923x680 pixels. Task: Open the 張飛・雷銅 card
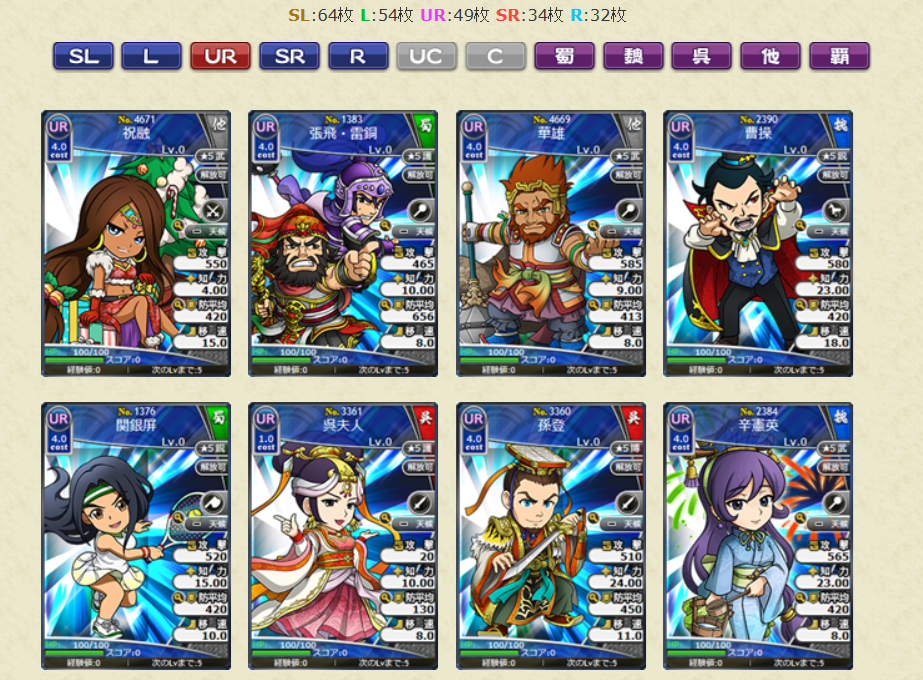click(x=343, y=243)
